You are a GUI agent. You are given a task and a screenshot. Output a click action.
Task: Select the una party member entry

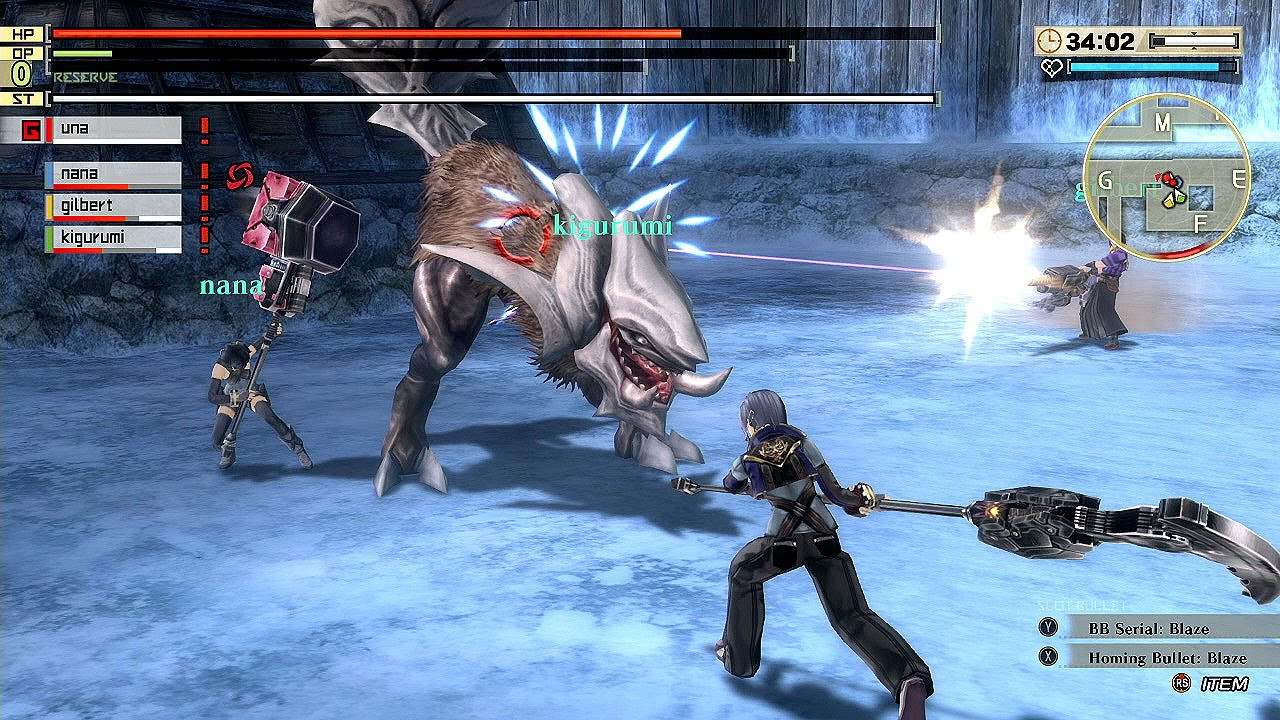tap(112, 130)
